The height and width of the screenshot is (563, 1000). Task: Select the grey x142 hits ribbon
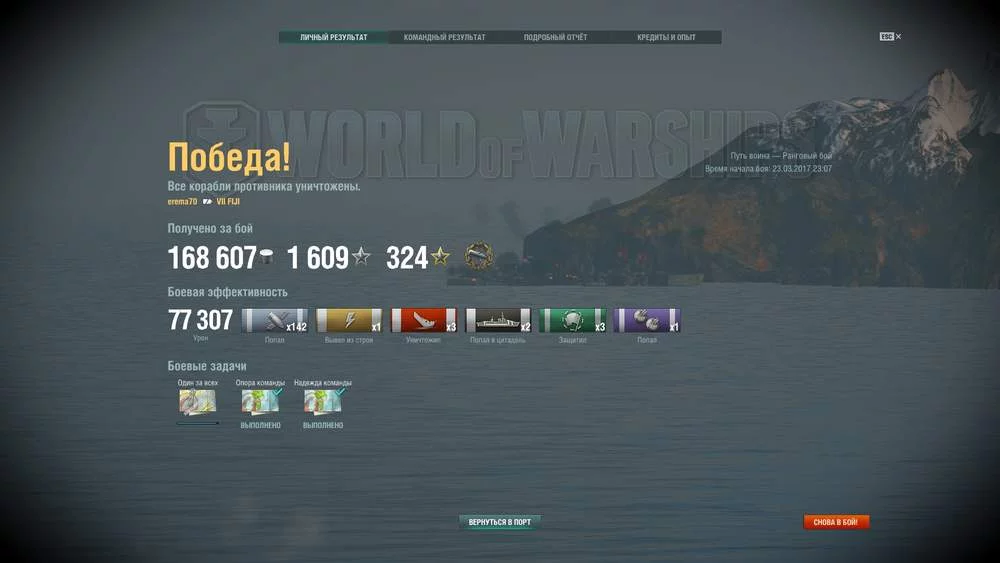pos(275,321)
